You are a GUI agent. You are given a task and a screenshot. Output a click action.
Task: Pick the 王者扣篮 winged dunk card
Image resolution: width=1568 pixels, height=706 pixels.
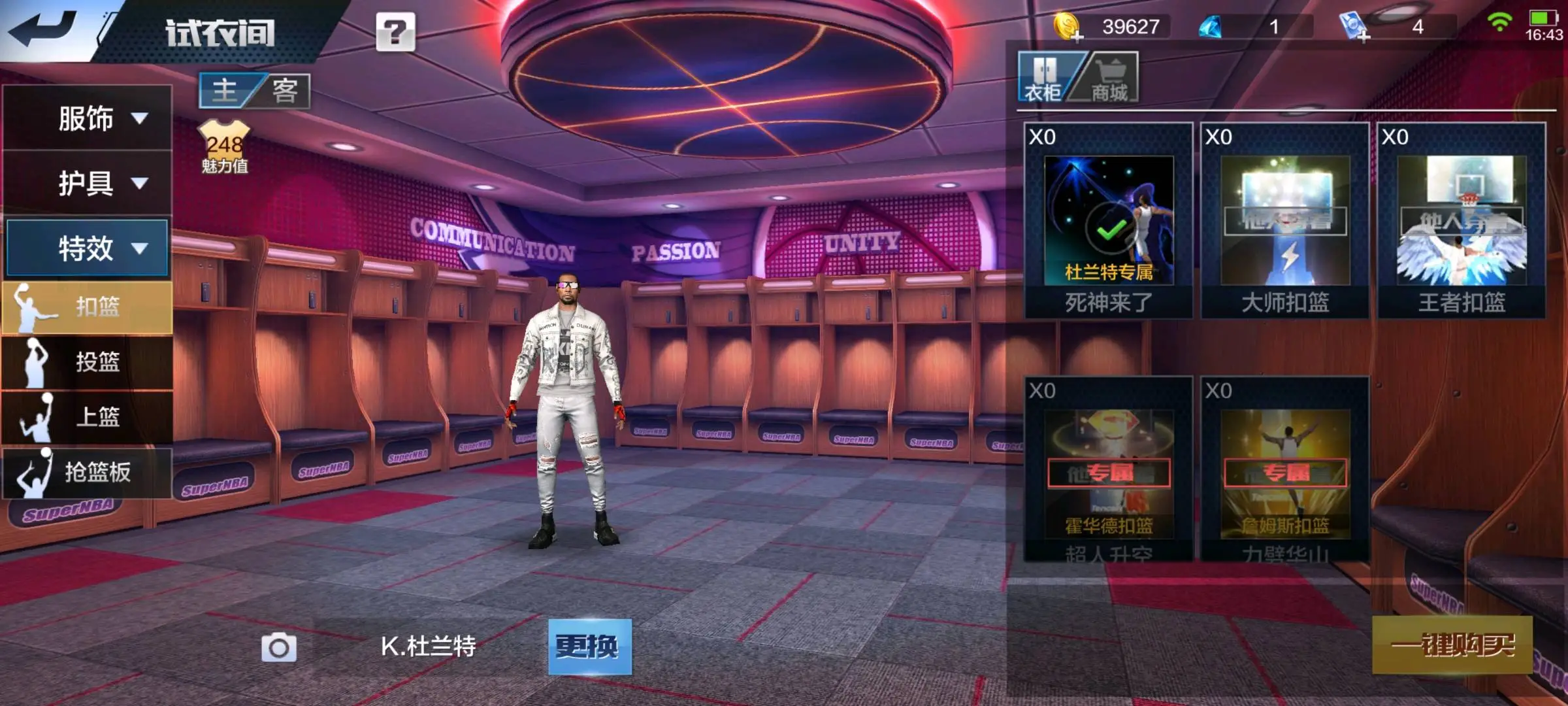pos(1462,221)
